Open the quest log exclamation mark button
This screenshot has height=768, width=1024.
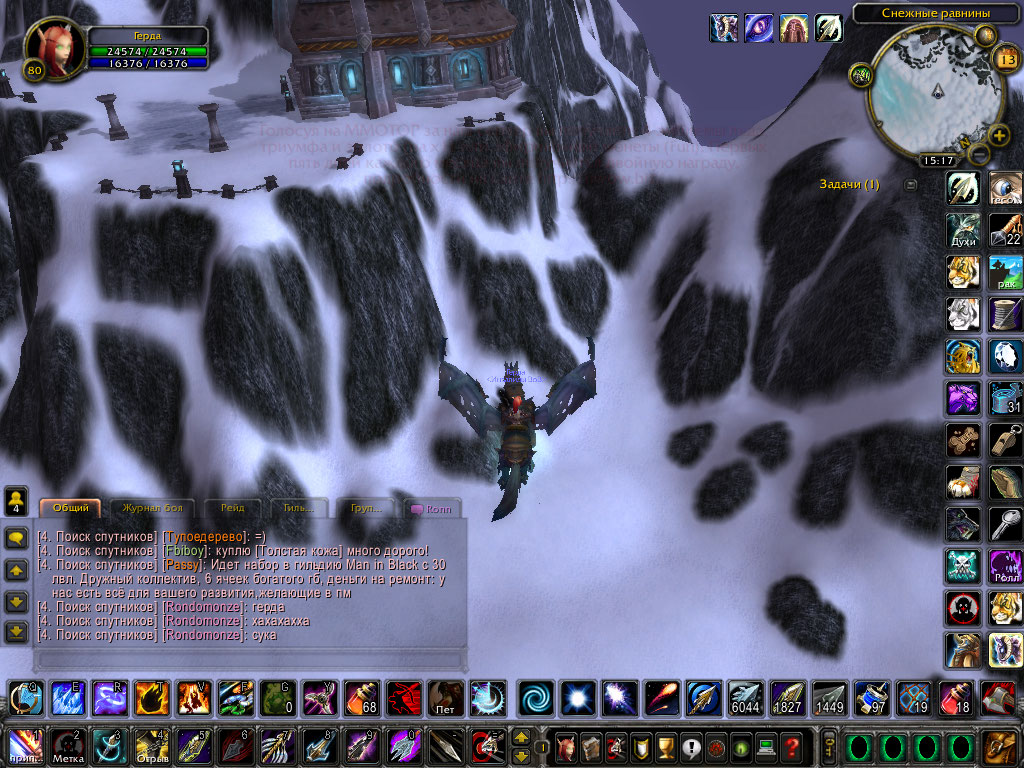[690, 746]
